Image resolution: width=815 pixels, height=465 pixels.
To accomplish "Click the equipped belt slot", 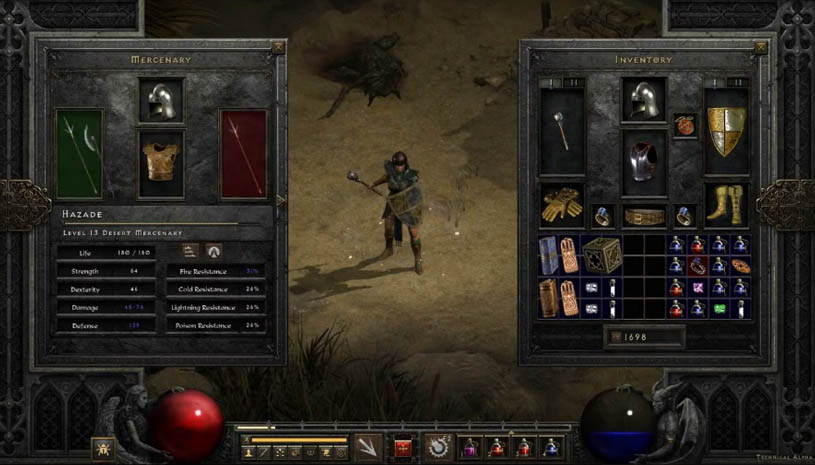I will 644,216.
